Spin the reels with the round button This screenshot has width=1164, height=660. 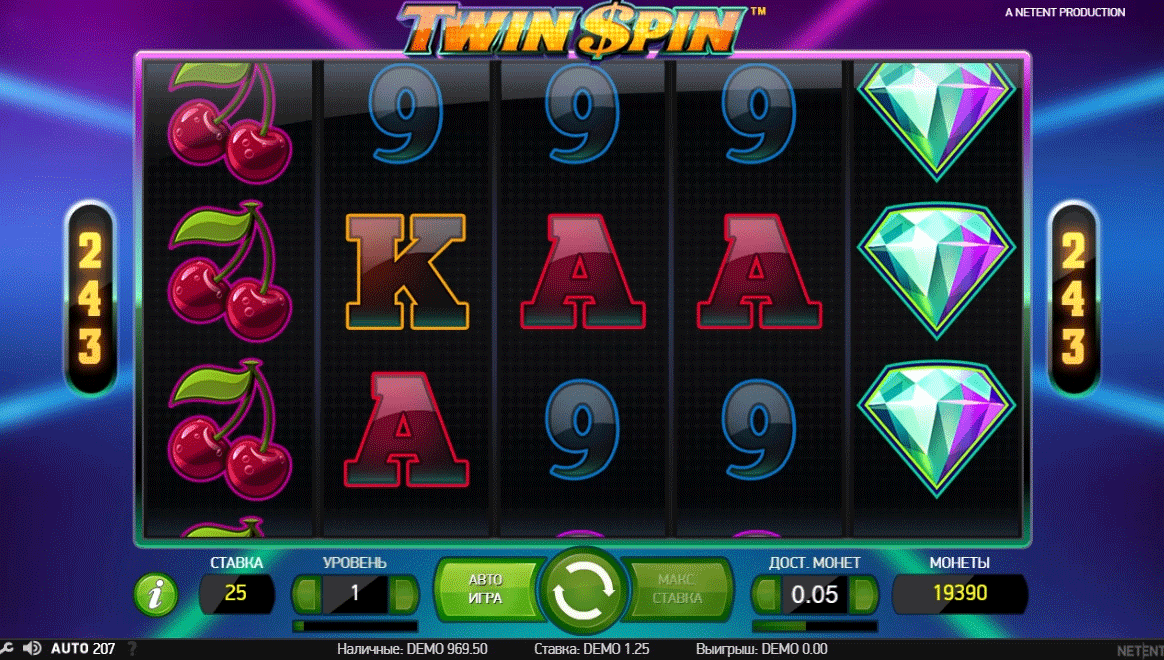[x=581, y=593]
